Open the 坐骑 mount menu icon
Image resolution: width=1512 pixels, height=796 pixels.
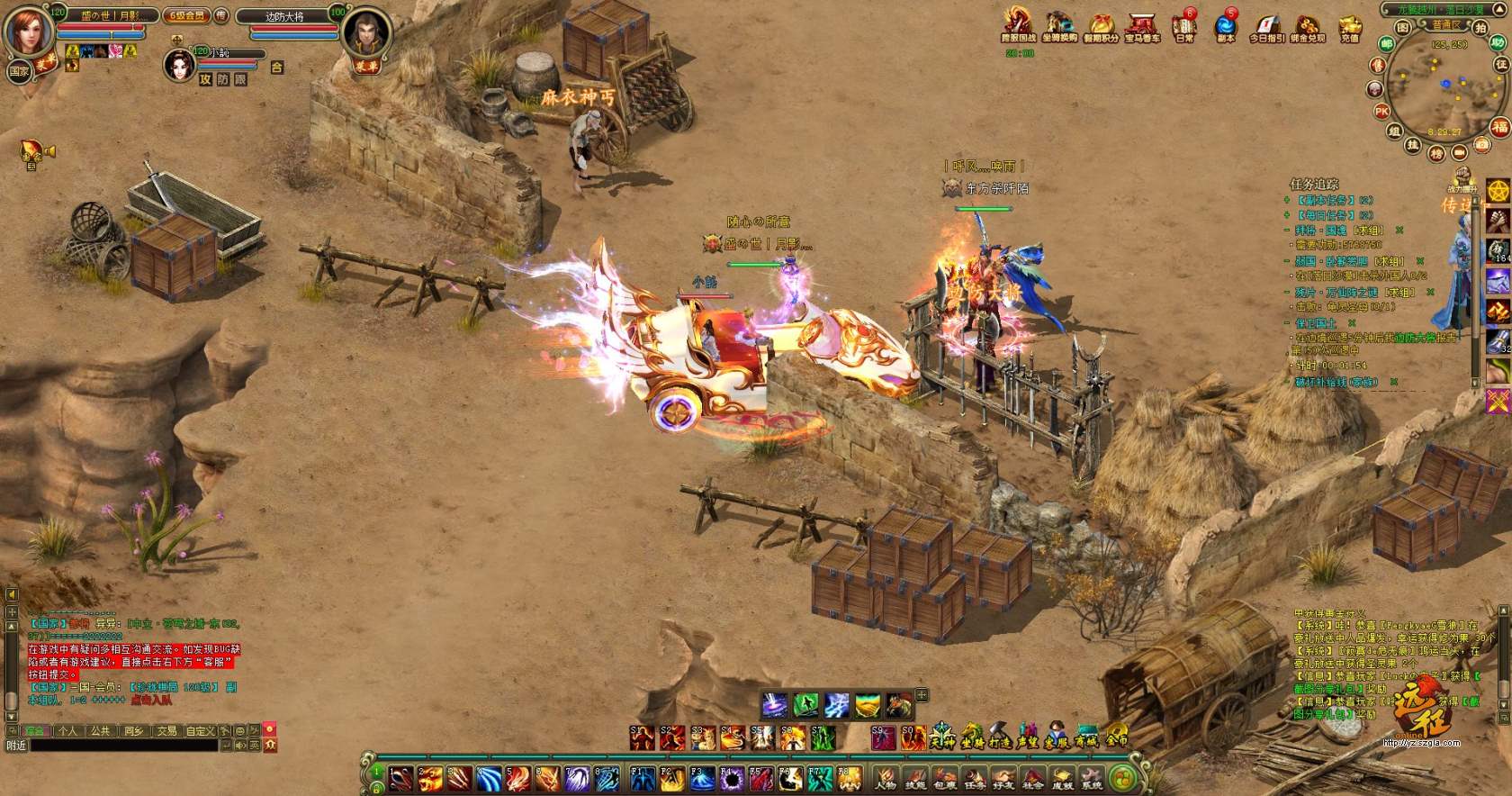(972, 737)
